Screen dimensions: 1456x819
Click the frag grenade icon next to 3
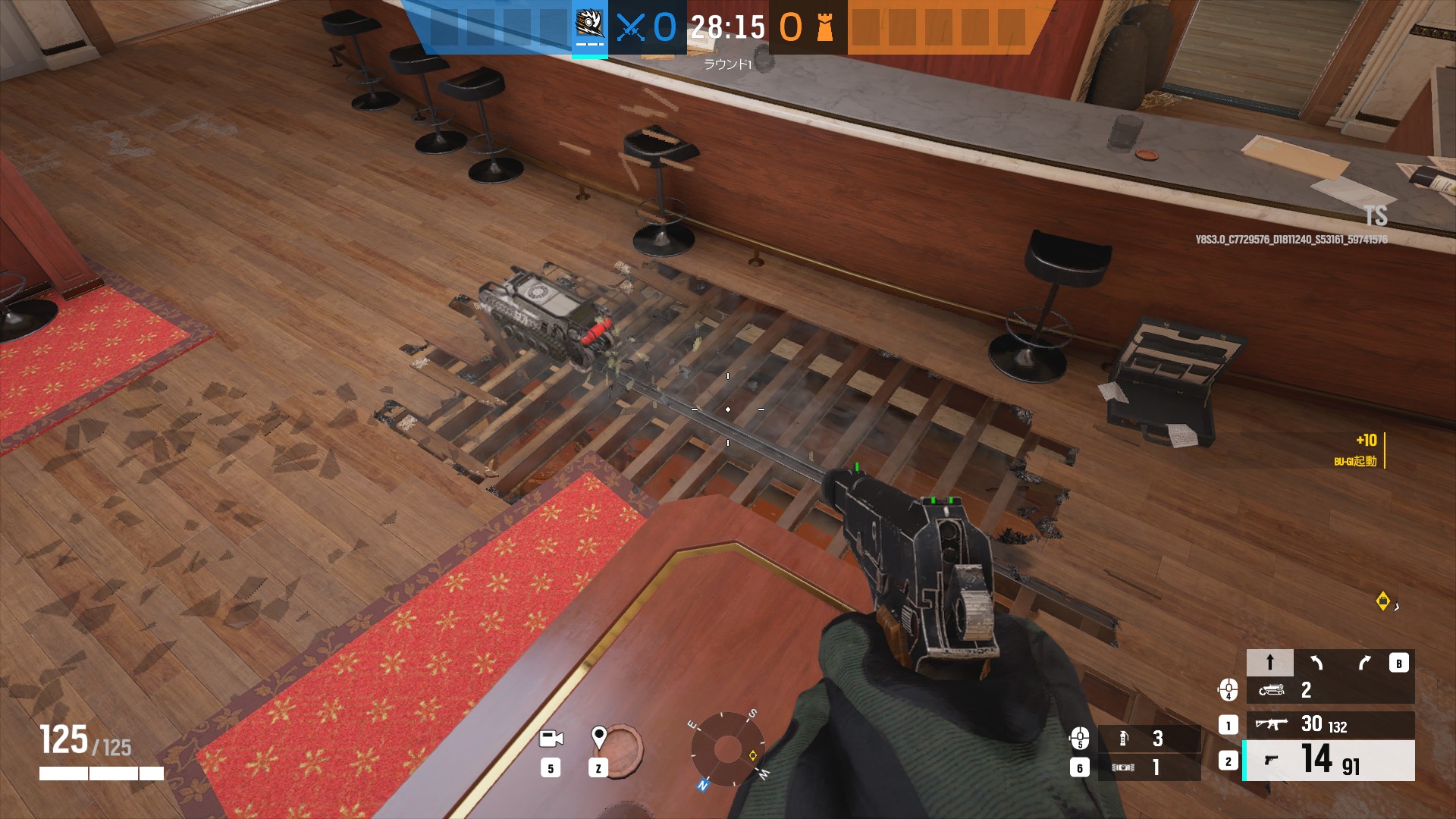click(1123, 740)
